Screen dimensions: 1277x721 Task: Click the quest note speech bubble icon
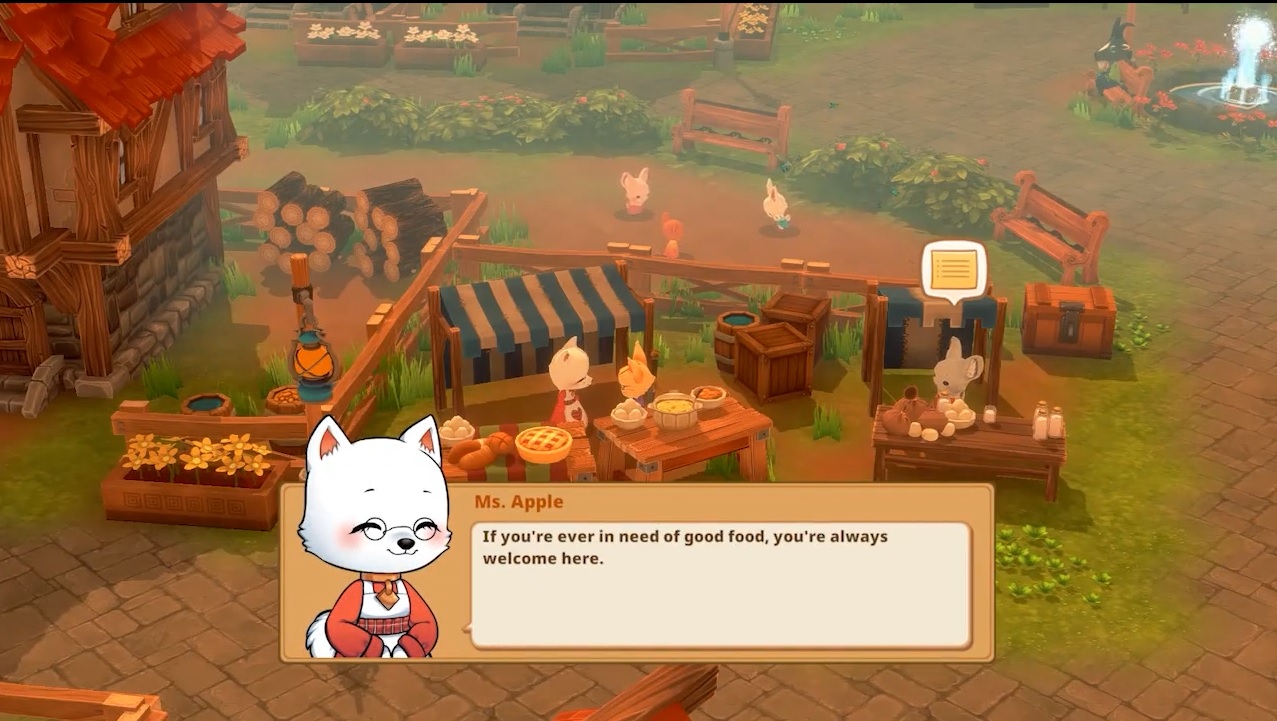pos(953,269)
